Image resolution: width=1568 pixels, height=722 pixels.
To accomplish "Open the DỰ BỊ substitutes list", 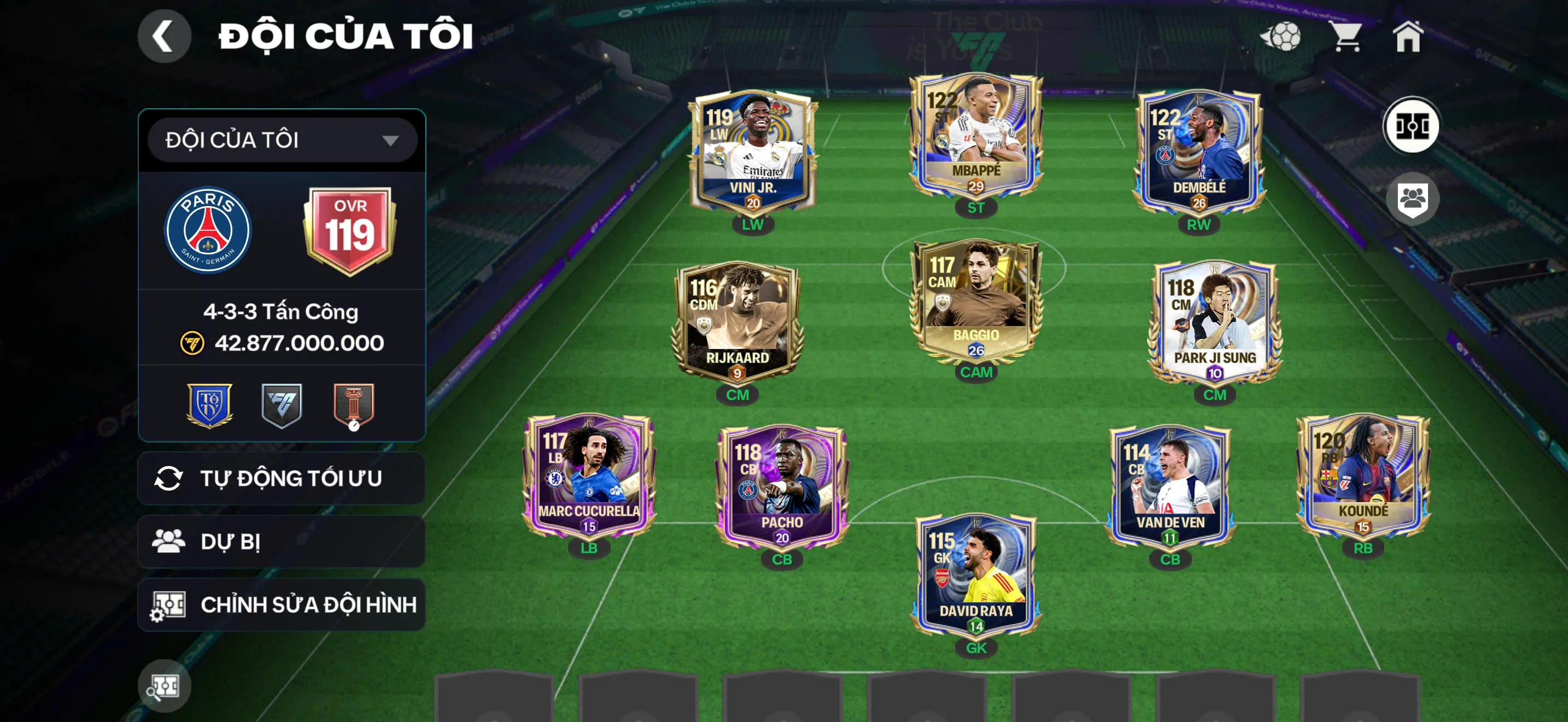I will coord(281,541).
